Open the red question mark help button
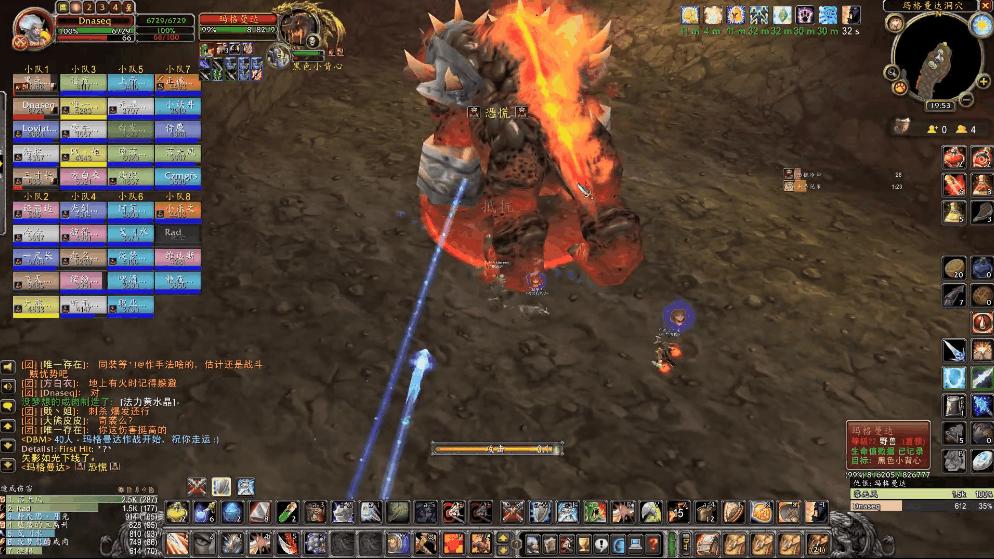 click(653, 544)
